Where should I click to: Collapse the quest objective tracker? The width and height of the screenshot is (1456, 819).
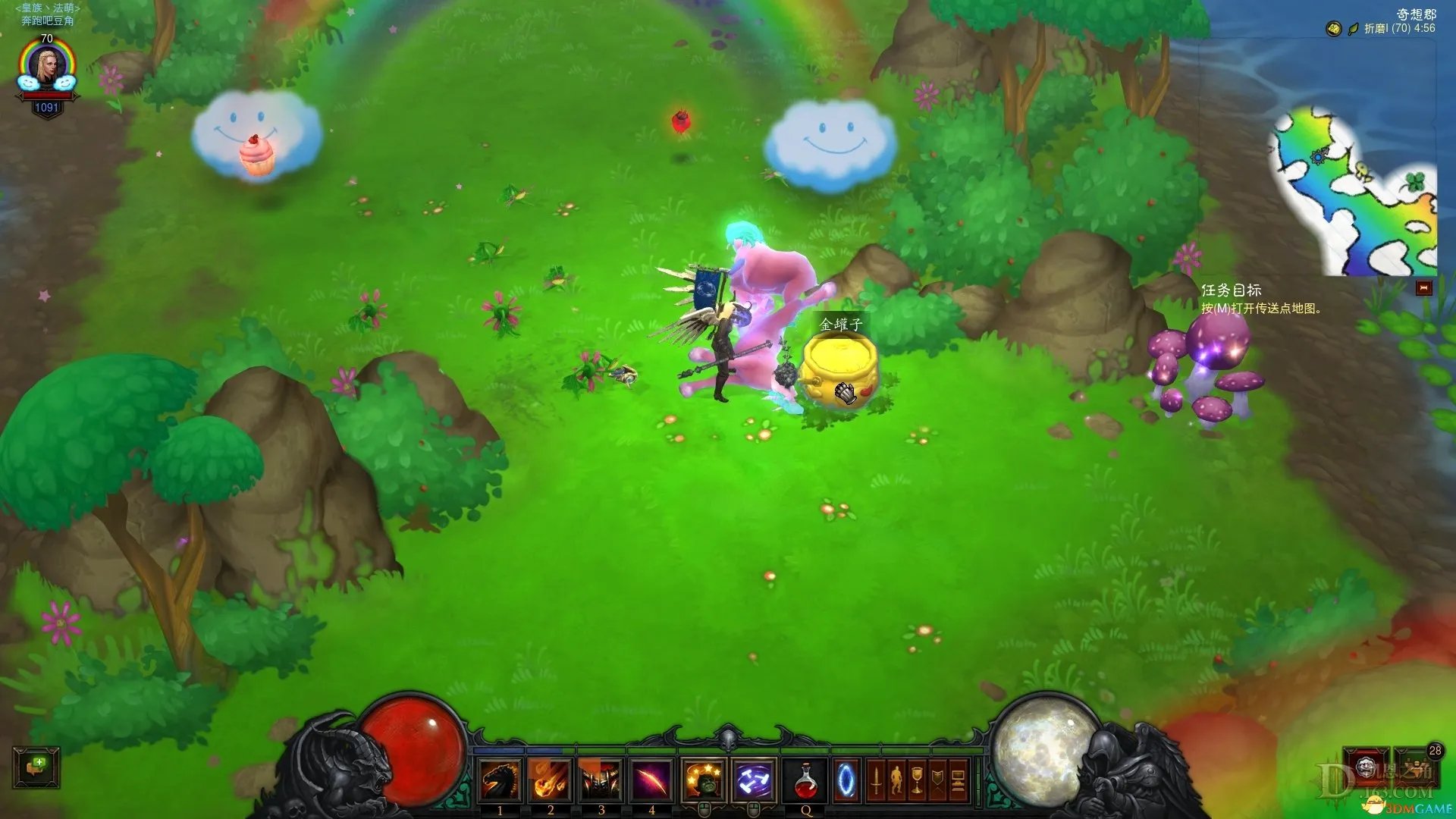(x=1423, y=288)
